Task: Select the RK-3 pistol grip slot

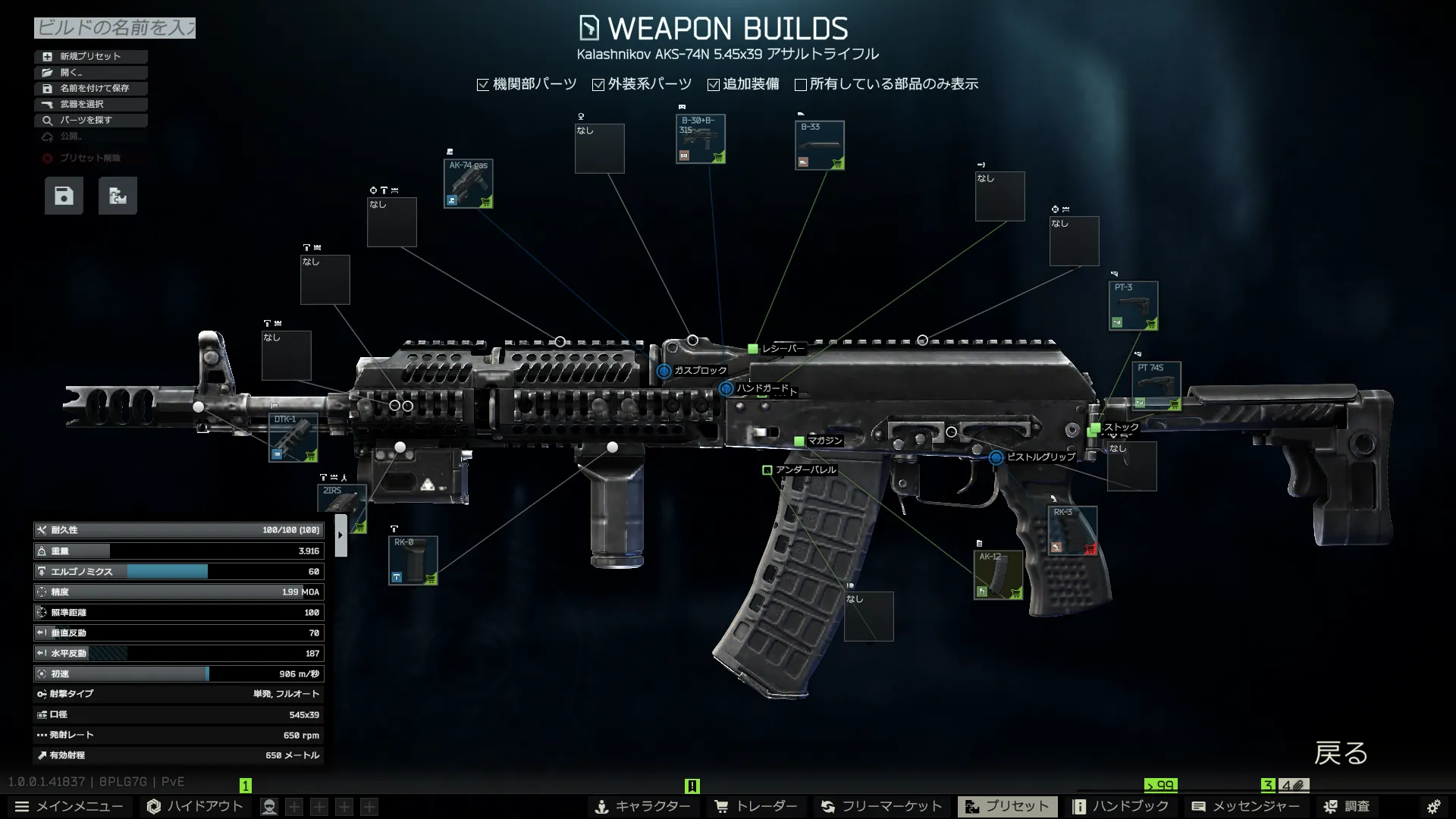Action: coord(1073,530)
